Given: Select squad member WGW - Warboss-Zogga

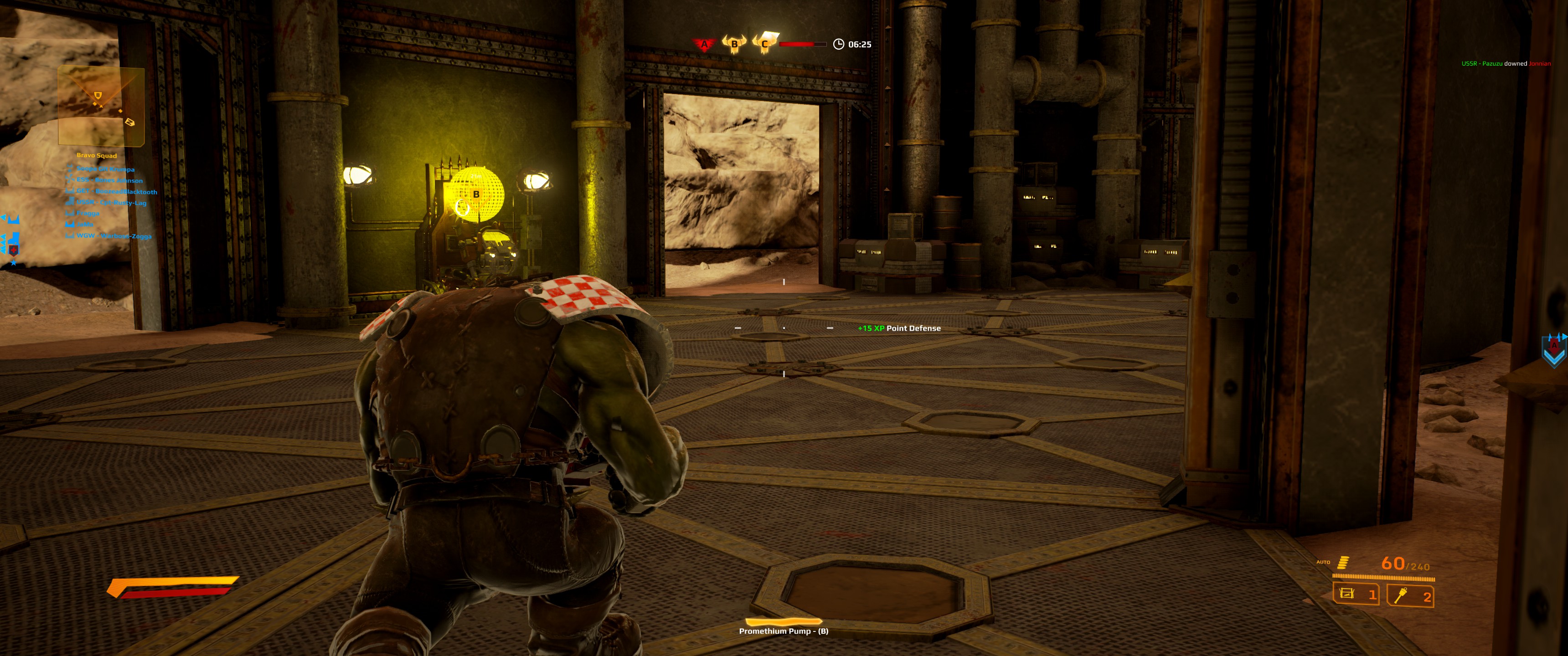Looking at the screenshot, I should tap(114, 236).
